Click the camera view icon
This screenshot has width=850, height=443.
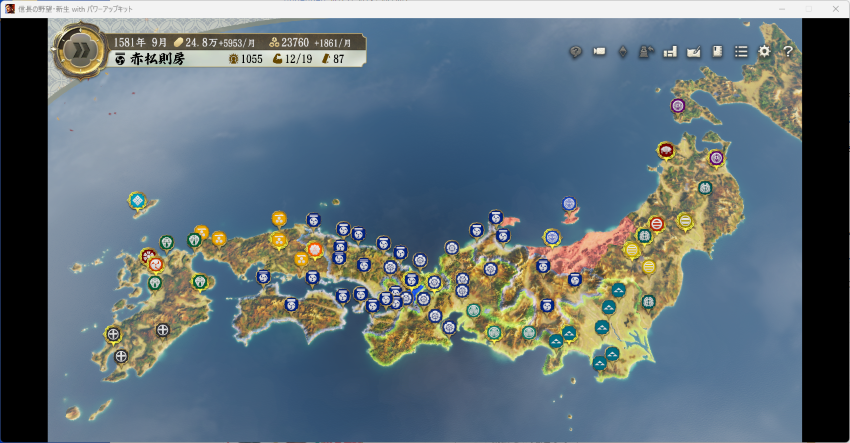click(600, 51)
